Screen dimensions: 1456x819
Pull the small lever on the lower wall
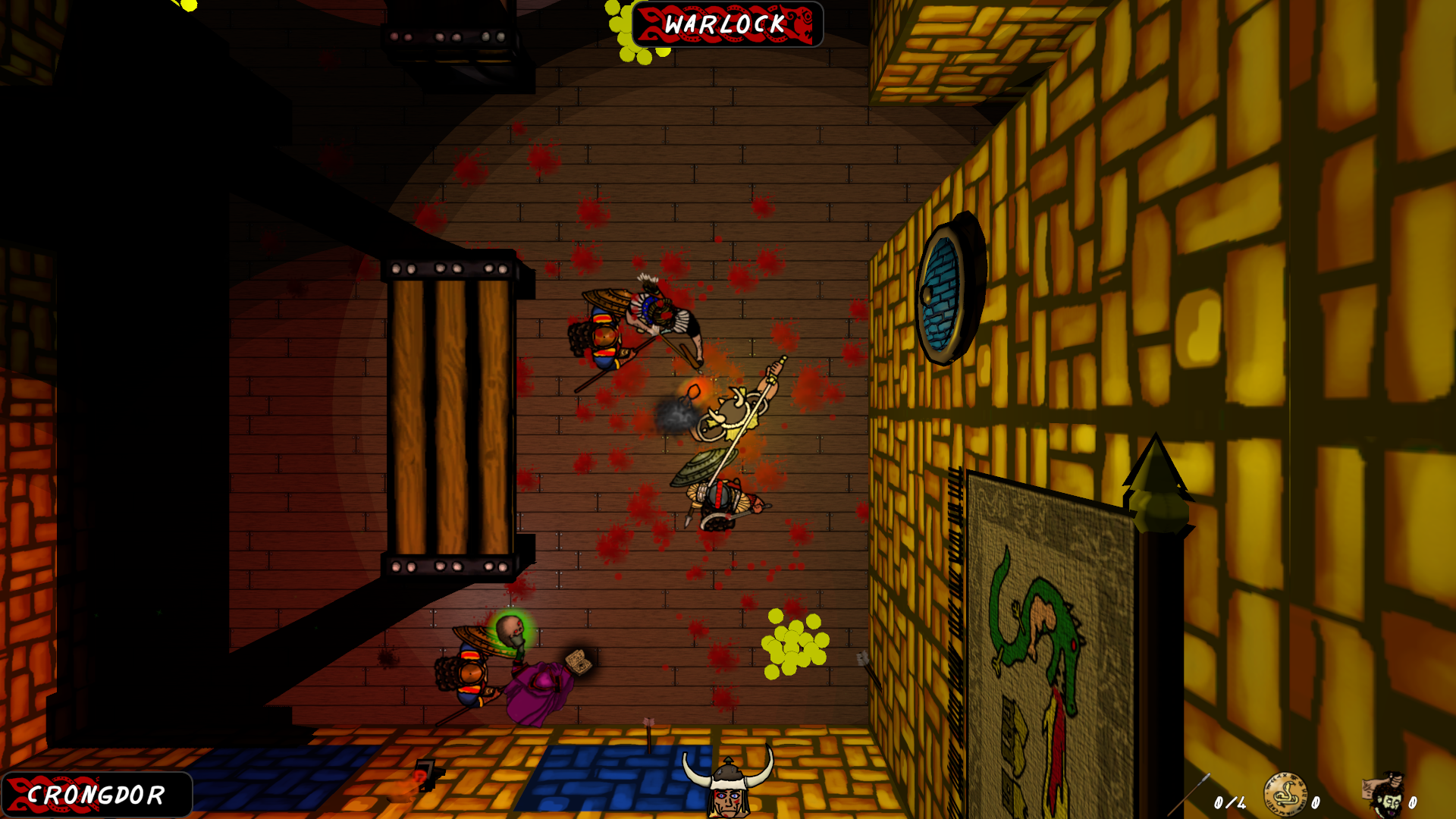point(426,774)
